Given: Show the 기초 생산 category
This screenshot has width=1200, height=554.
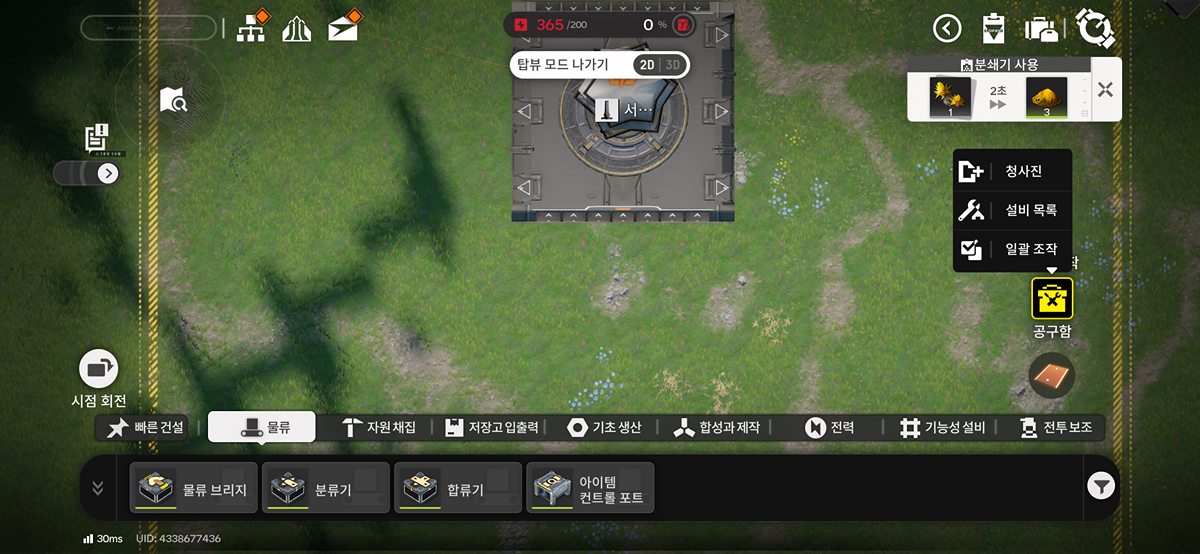Looking at the screenshot, I should (x=604, y=427).
